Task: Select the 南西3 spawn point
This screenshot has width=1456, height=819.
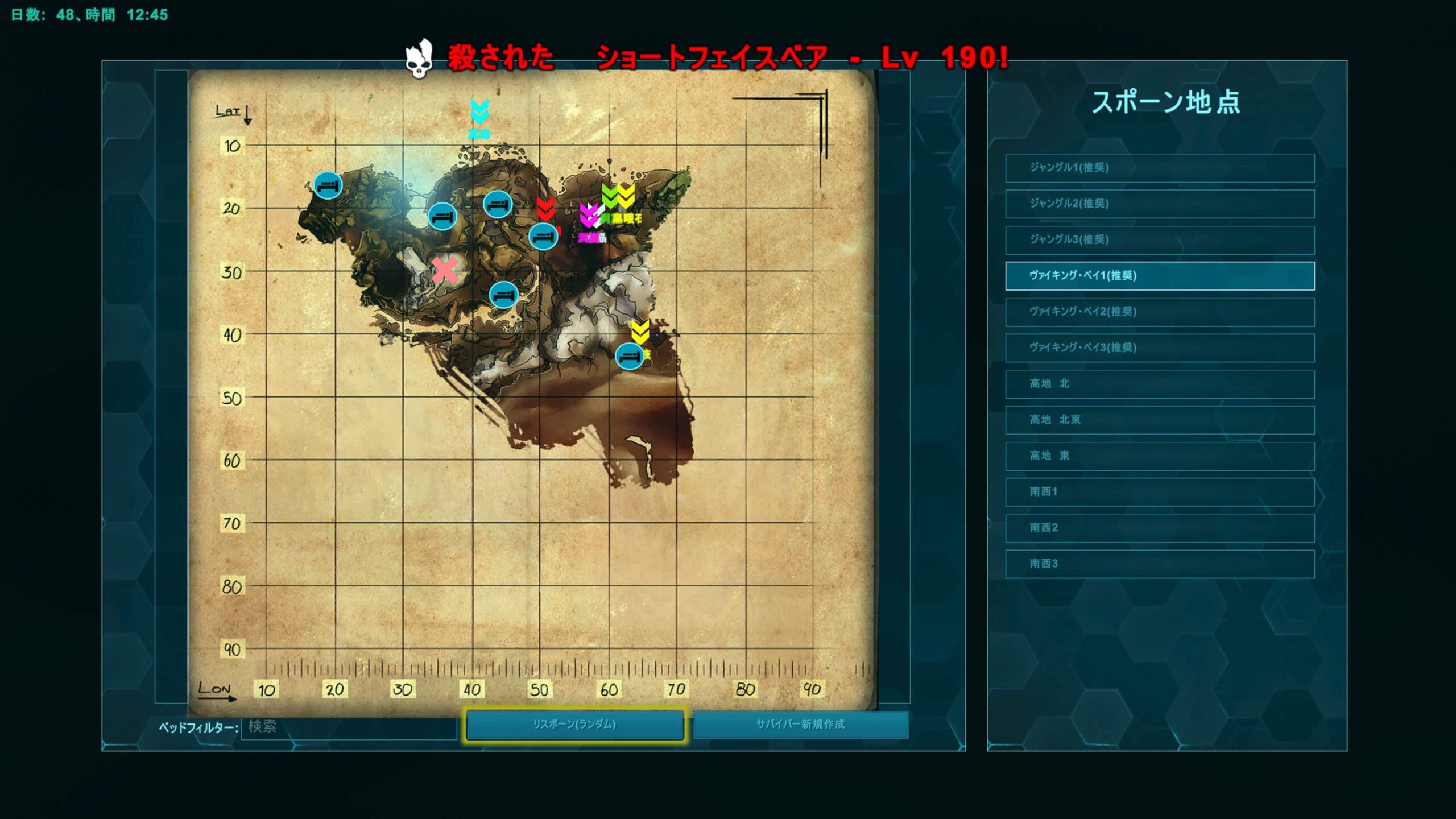Action: click(x=1159, y=564)
